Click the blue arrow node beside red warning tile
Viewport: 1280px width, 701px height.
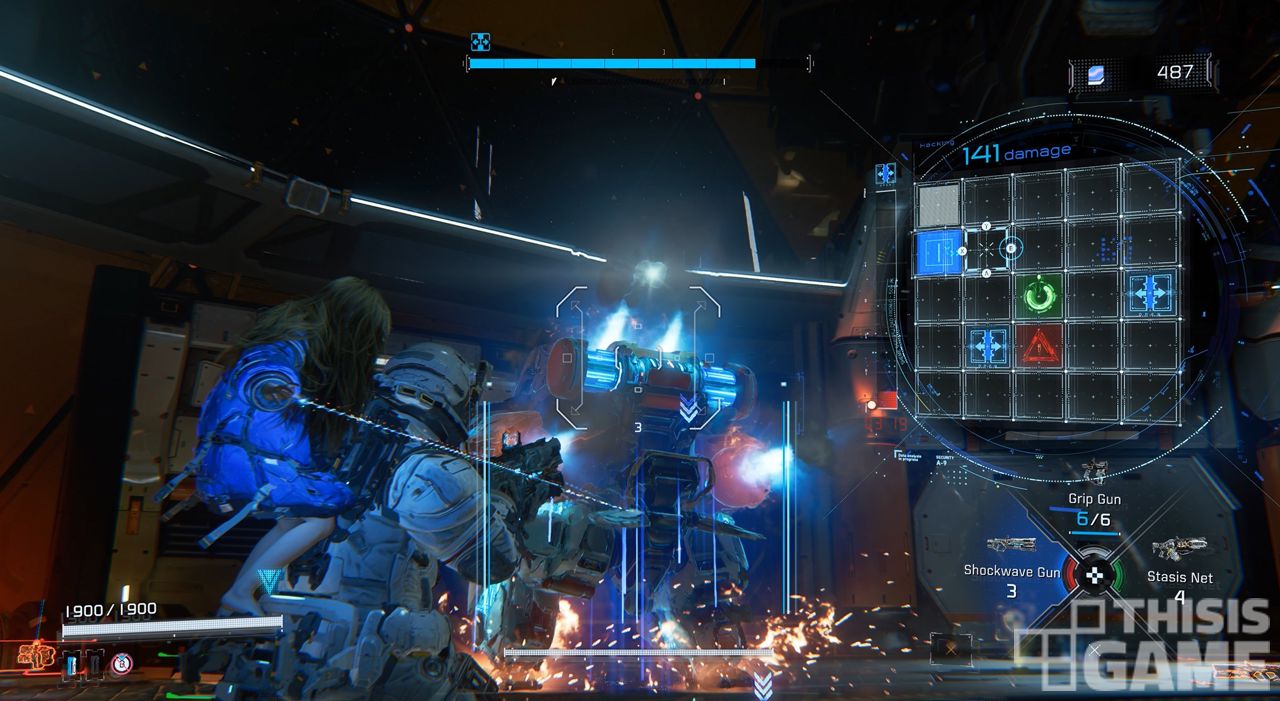[988, 346]
